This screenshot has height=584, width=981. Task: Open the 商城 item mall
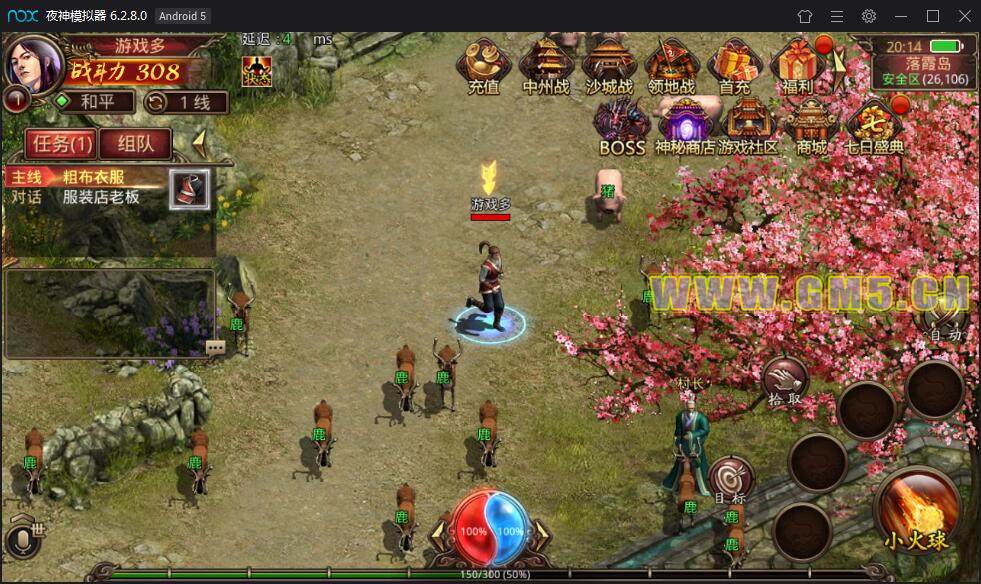tap(811, 126)
